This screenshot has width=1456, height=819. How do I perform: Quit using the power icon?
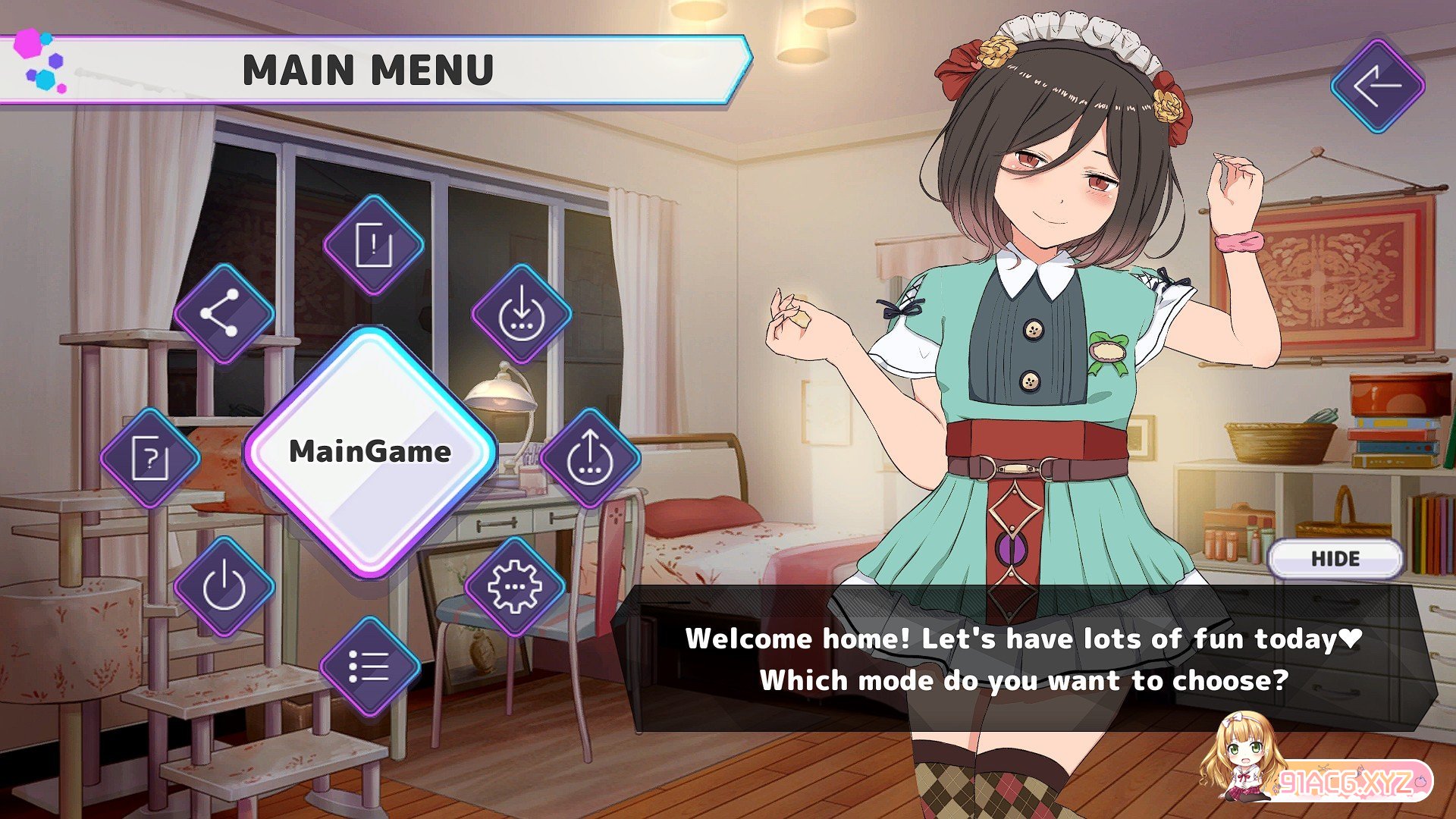(224, 586)
